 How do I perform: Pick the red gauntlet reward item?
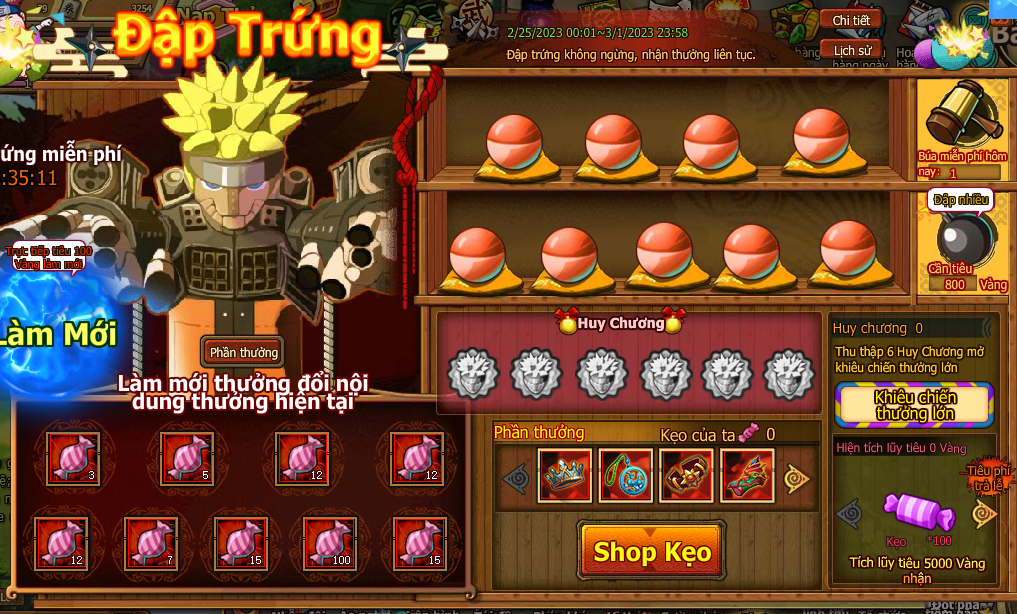tap(747, 476)
